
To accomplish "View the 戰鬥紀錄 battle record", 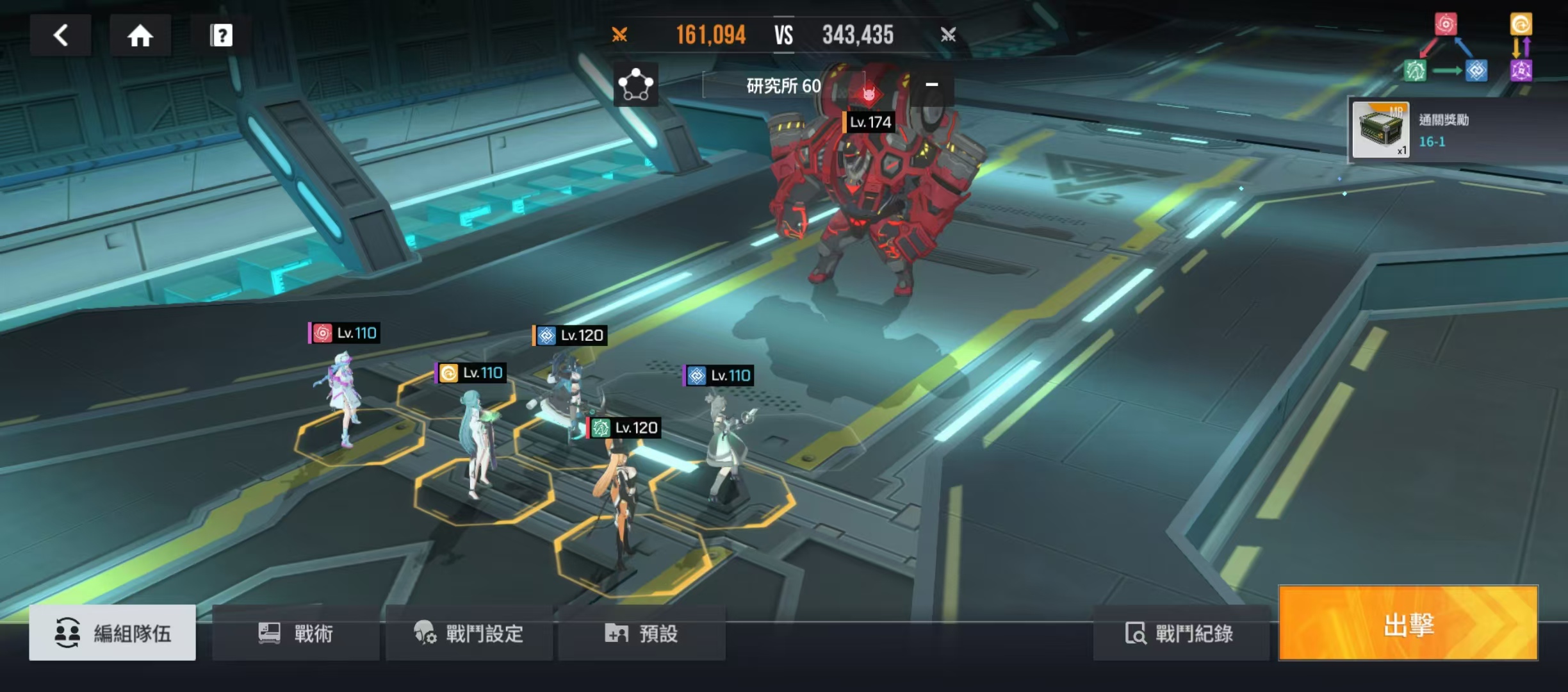I will (1180, 633).
